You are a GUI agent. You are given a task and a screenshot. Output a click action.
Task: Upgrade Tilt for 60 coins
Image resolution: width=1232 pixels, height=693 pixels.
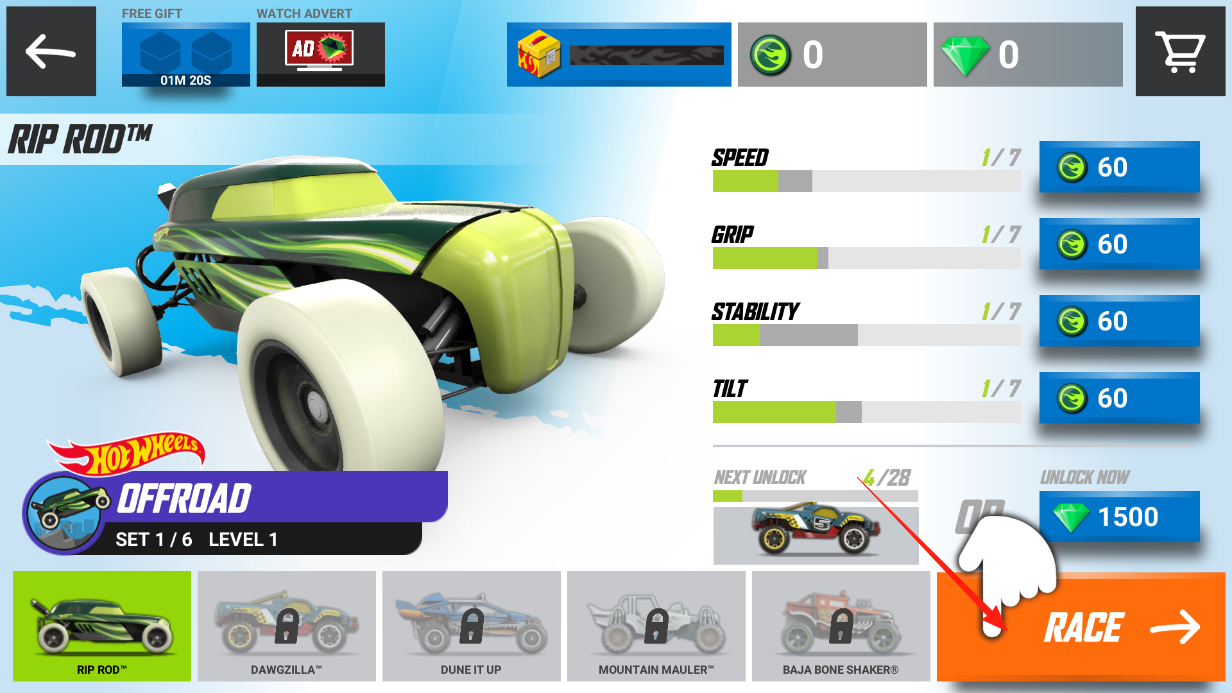pyautogui.click(x=1119, y=398)
